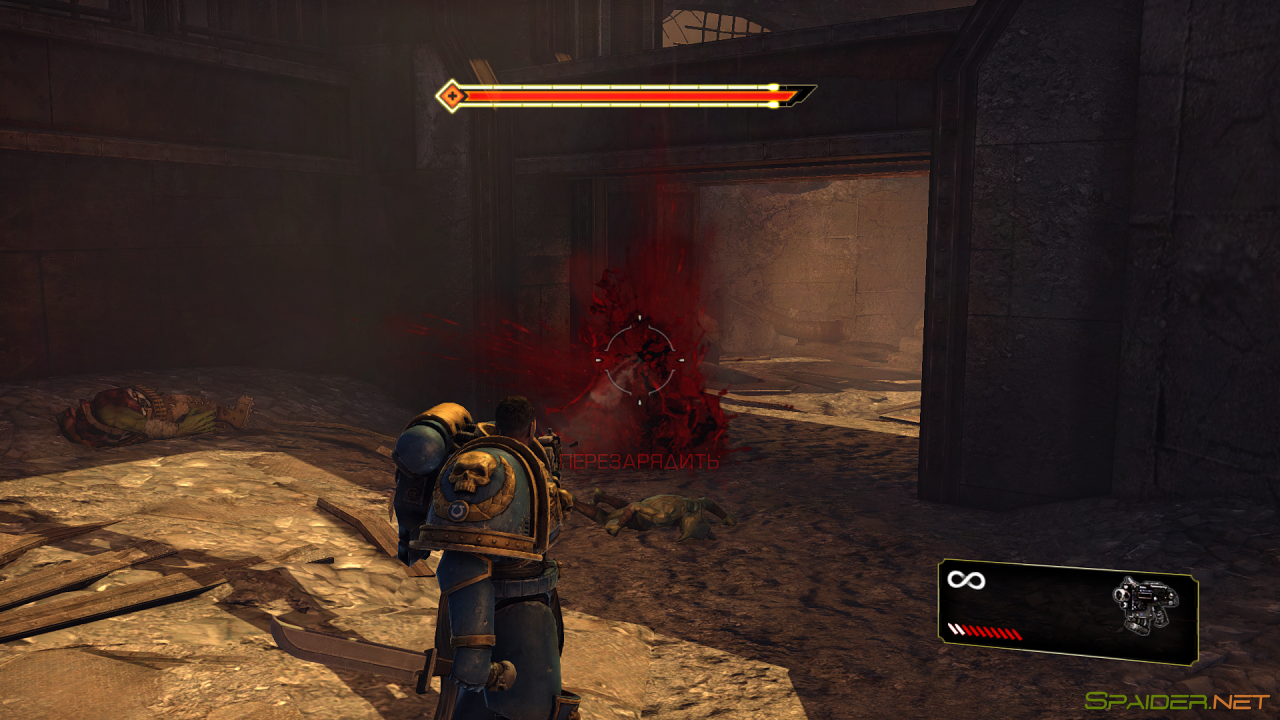Select the infinity ammo symbol
Screen dimensions: 1280x720
point(965,578)
